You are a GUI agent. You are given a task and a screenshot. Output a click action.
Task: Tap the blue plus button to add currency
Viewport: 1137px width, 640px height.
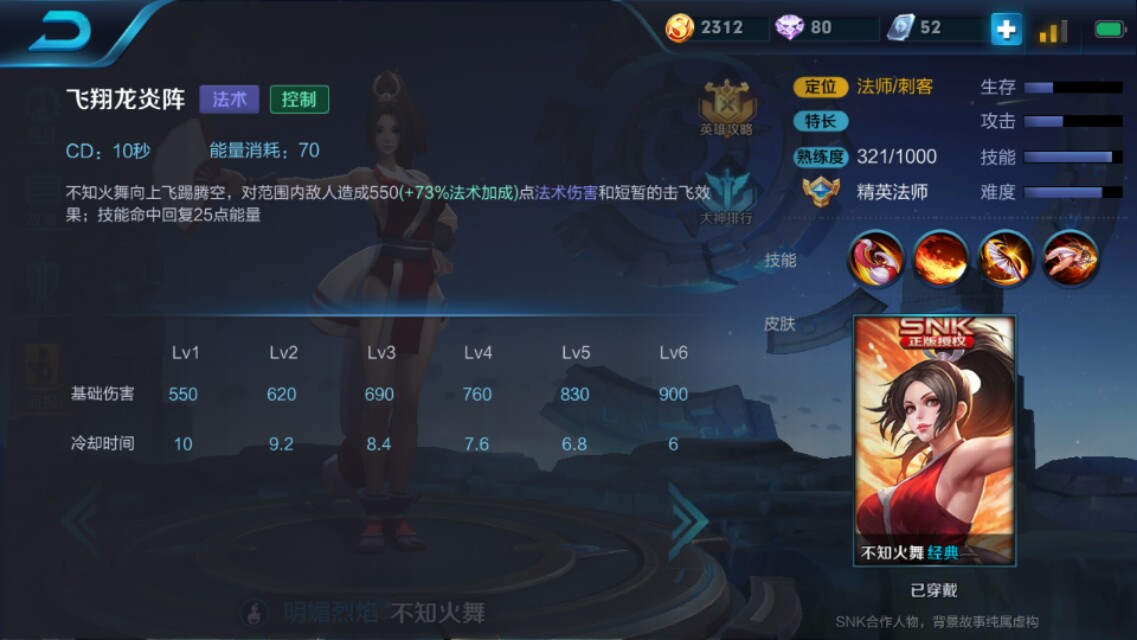pos(1006,29)
